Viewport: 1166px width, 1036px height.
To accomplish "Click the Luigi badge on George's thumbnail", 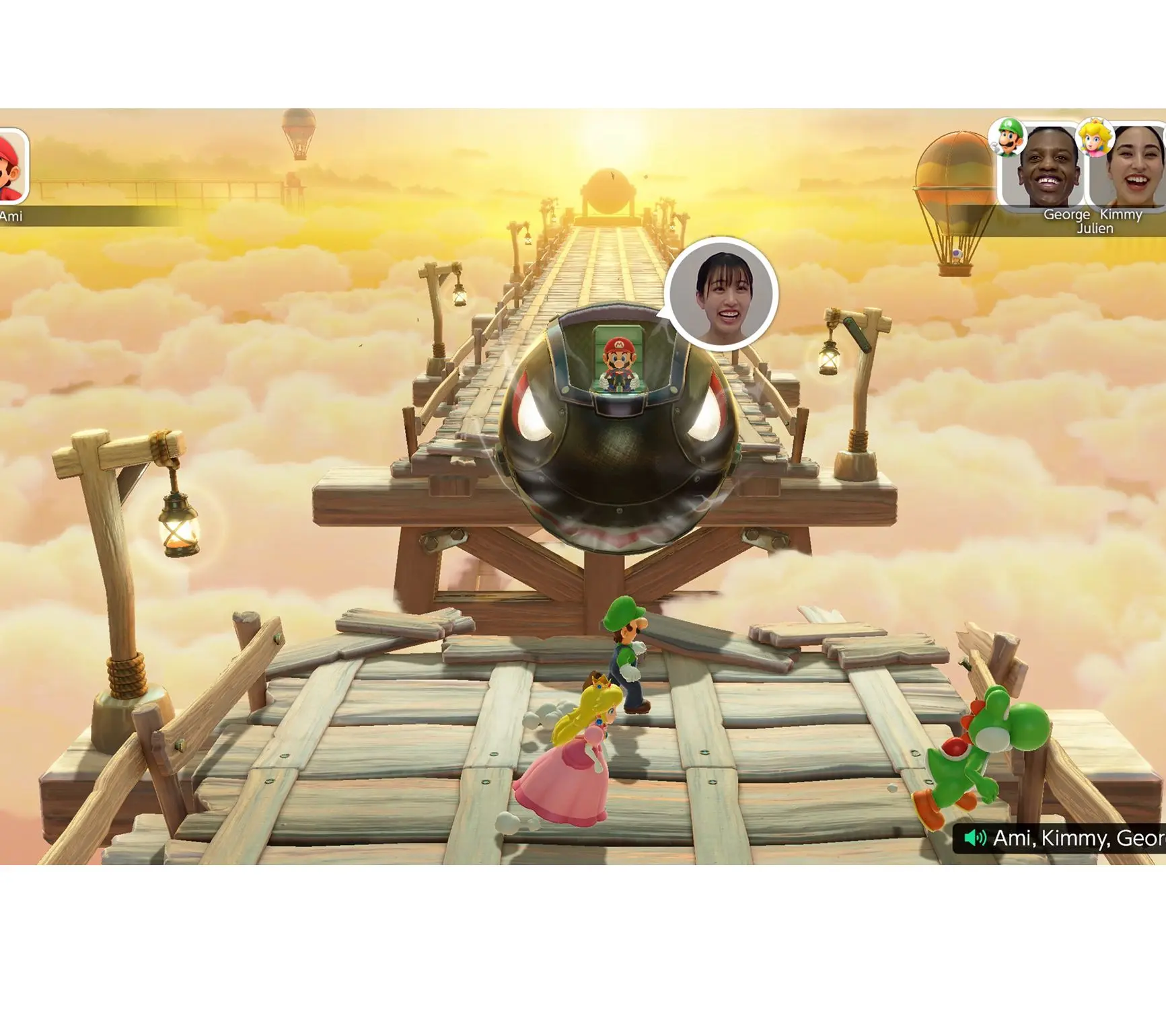I will (x=1008, y=137).
